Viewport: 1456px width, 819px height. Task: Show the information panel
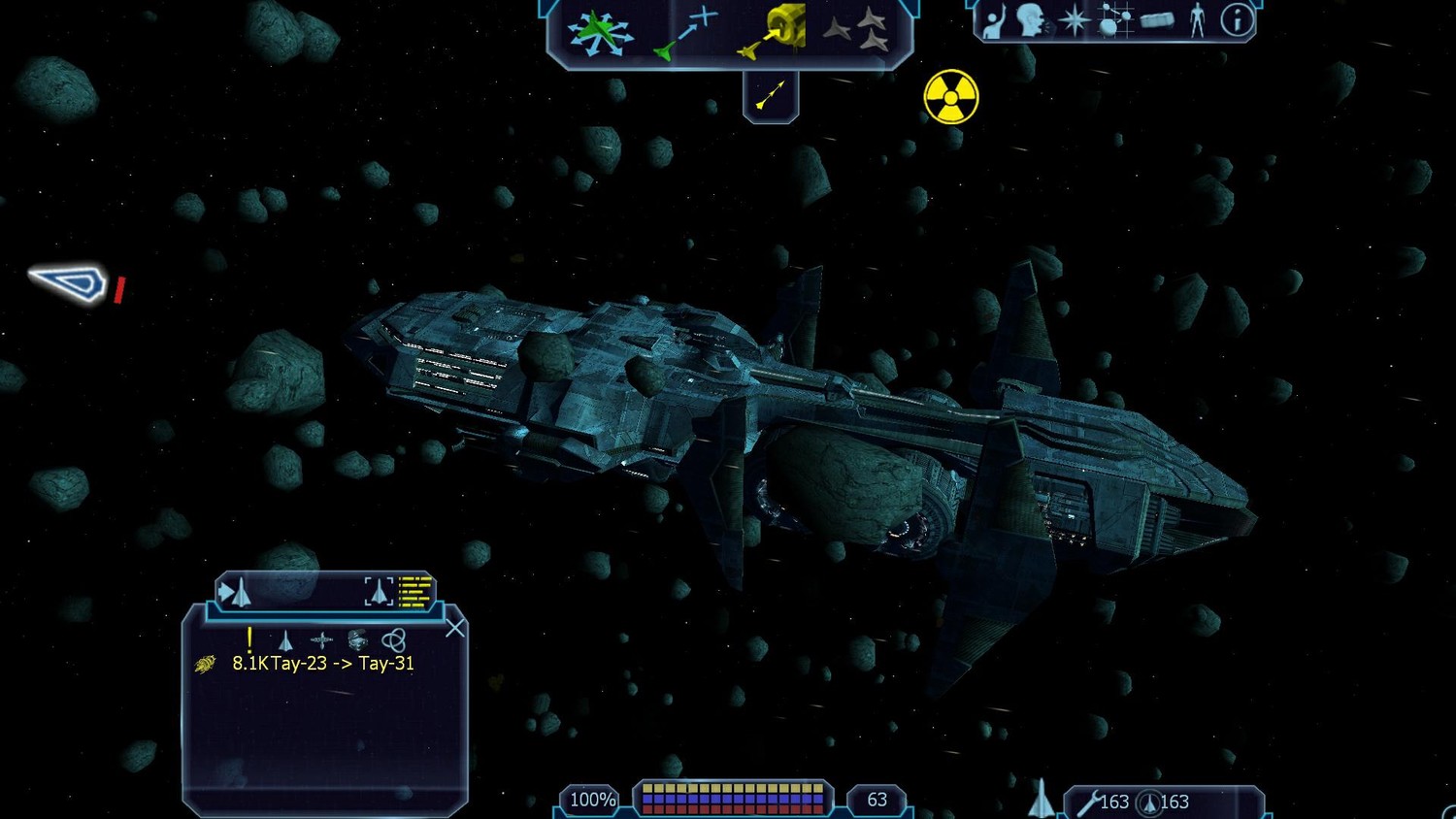coord(1237,20)
